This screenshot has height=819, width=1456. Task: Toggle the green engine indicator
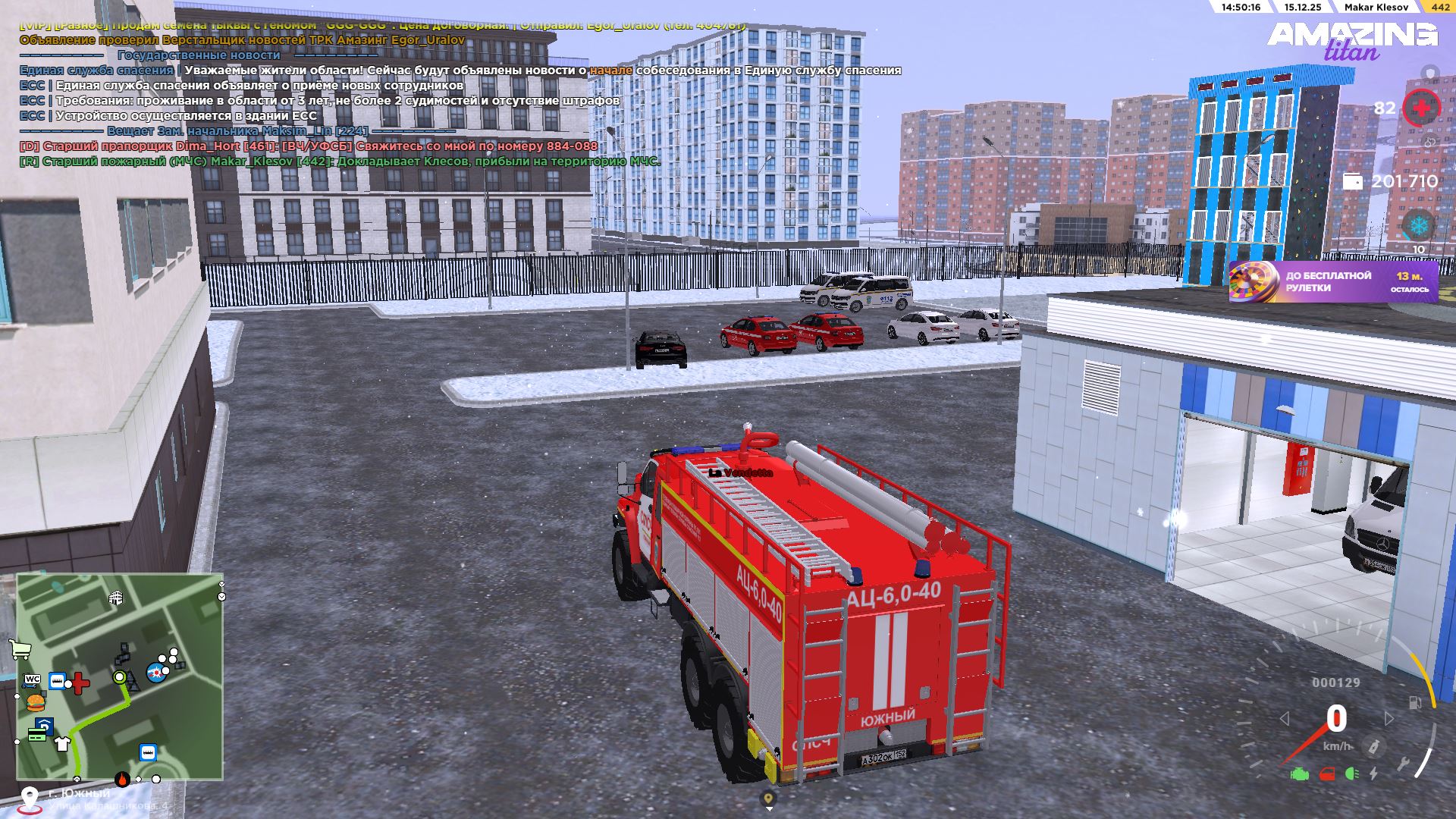(x=1300, y=774)
